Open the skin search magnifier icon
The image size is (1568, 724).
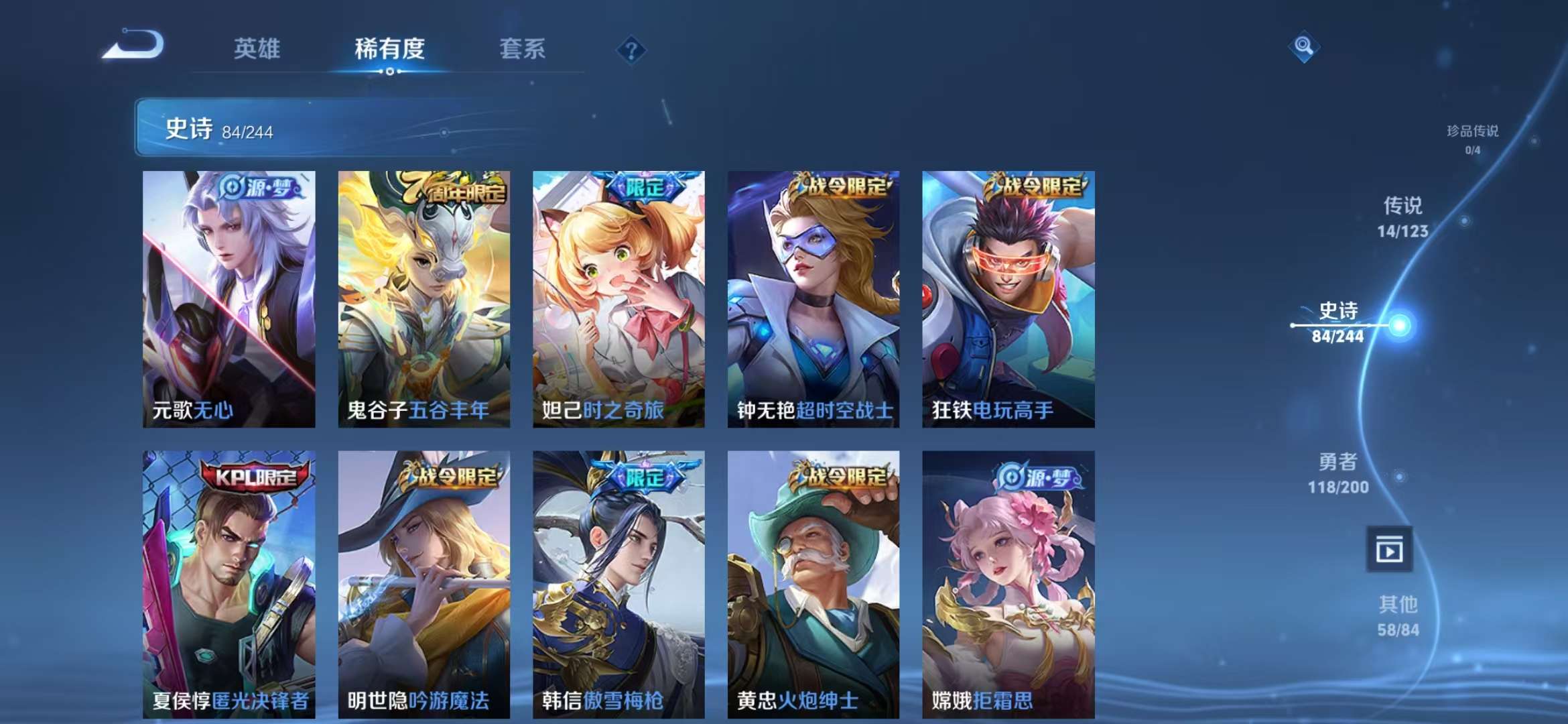pos(1302,48)
